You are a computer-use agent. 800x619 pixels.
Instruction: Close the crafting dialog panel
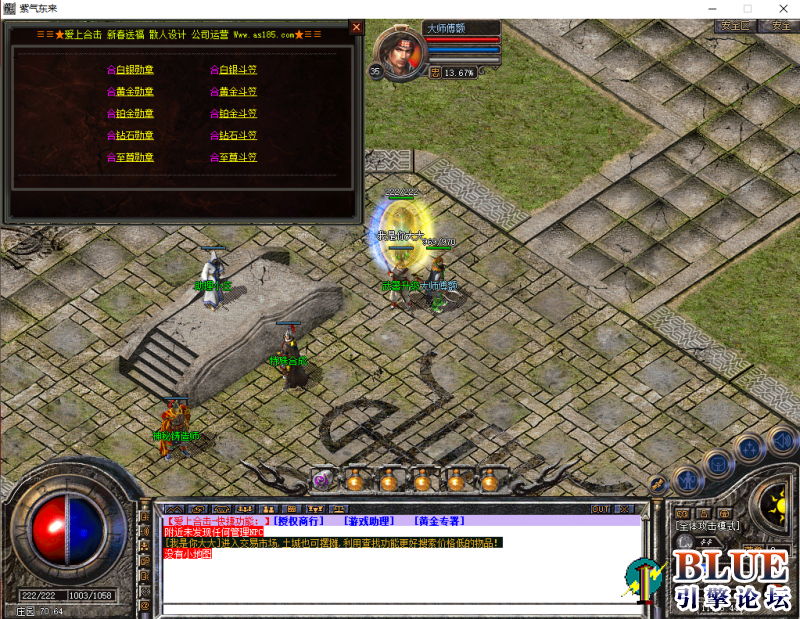tap(356, 28)
